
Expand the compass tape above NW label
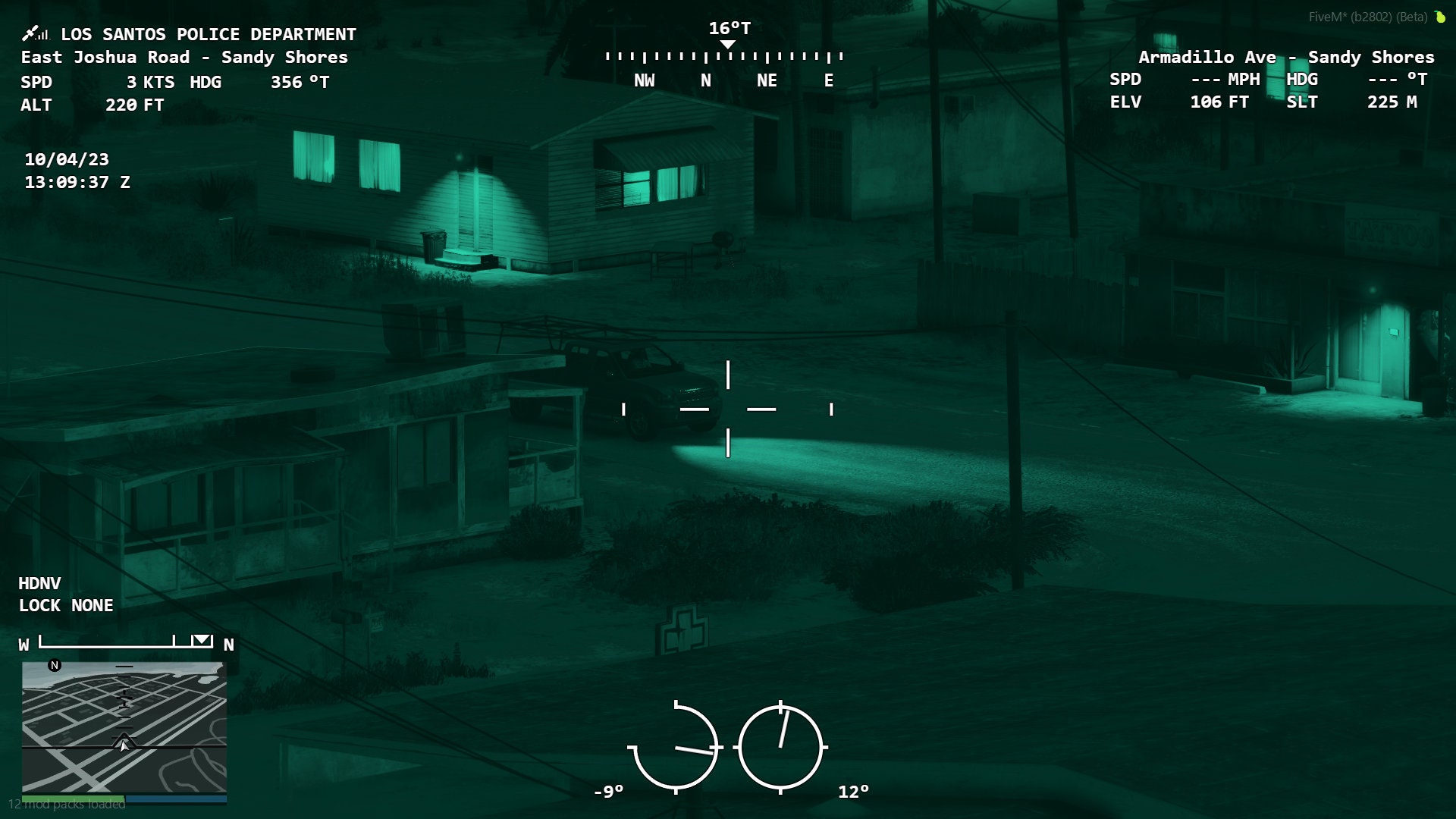point(645,55)
